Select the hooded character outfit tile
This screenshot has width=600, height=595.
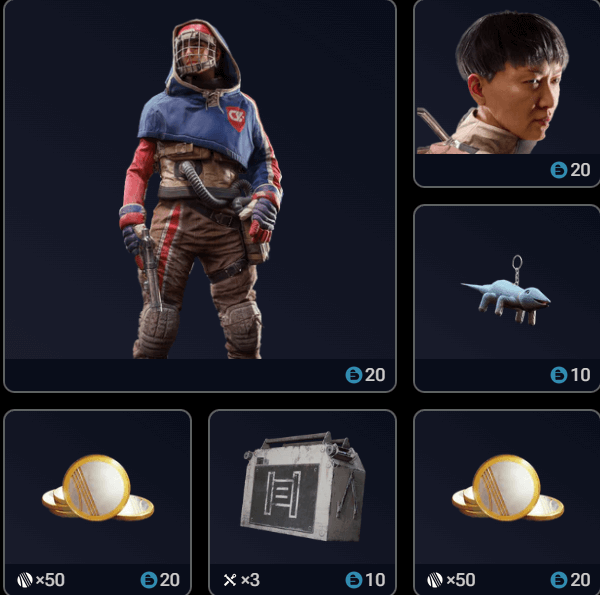[200, 195]
